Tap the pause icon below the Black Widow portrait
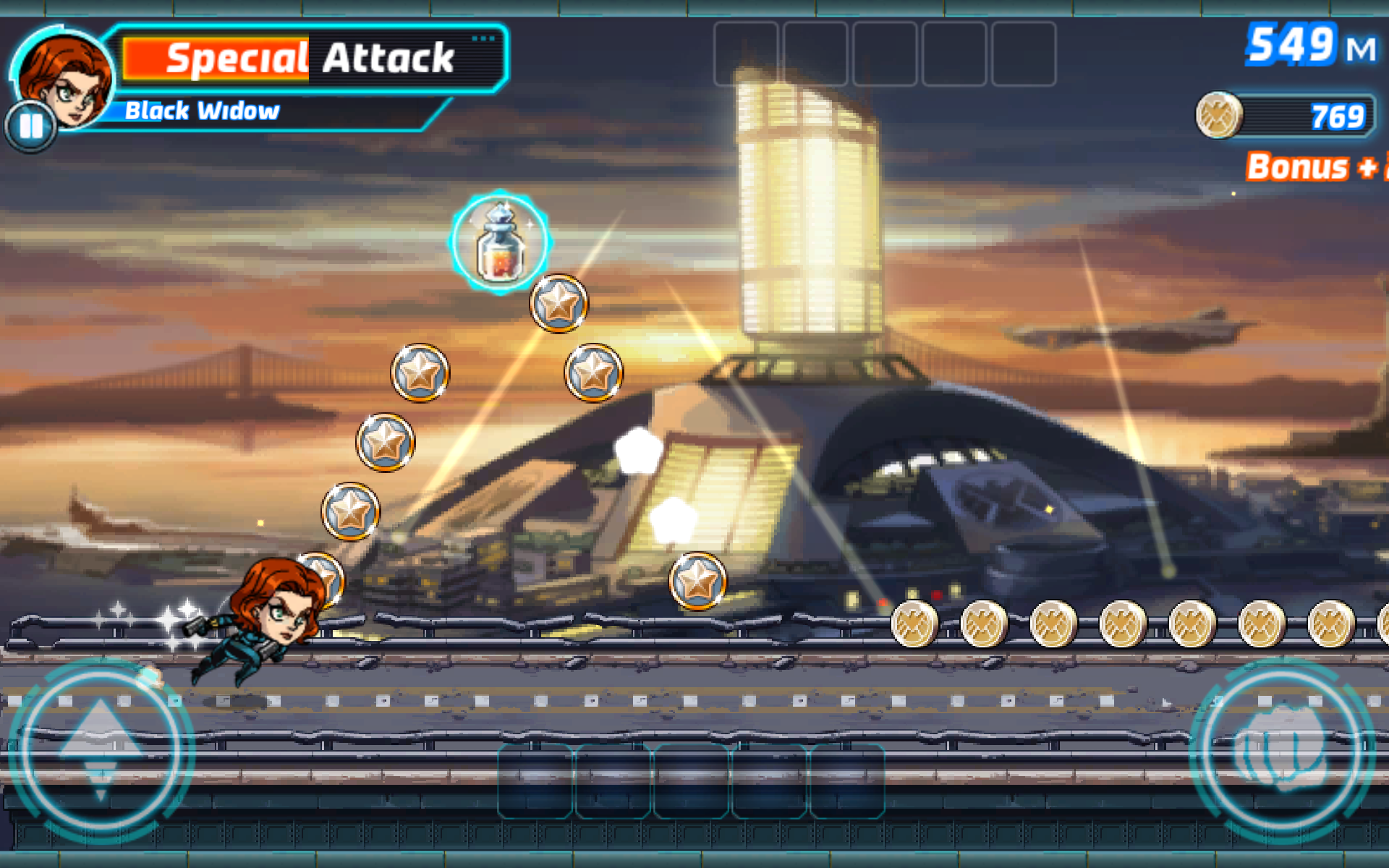The width and height of the screenshot is (1389, 868). point(30,128)
